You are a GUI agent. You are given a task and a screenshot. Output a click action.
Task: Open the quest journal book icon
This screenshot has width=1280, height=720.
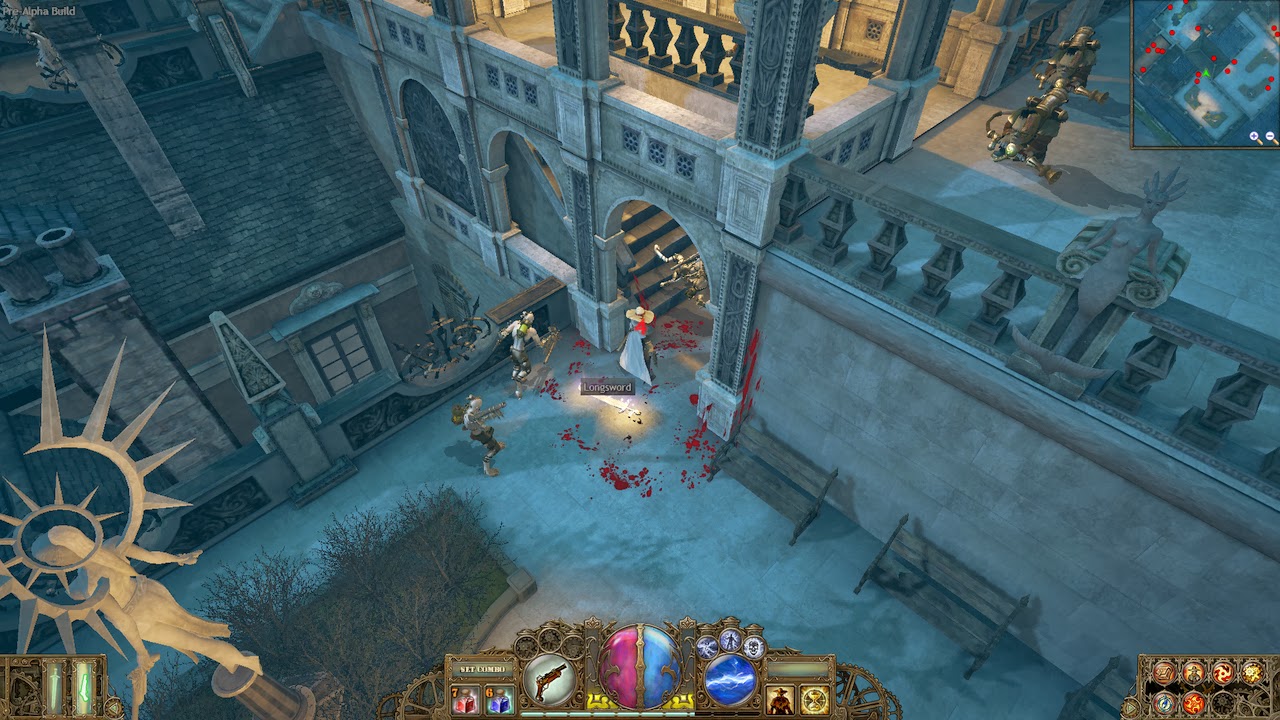point(1164,672)
